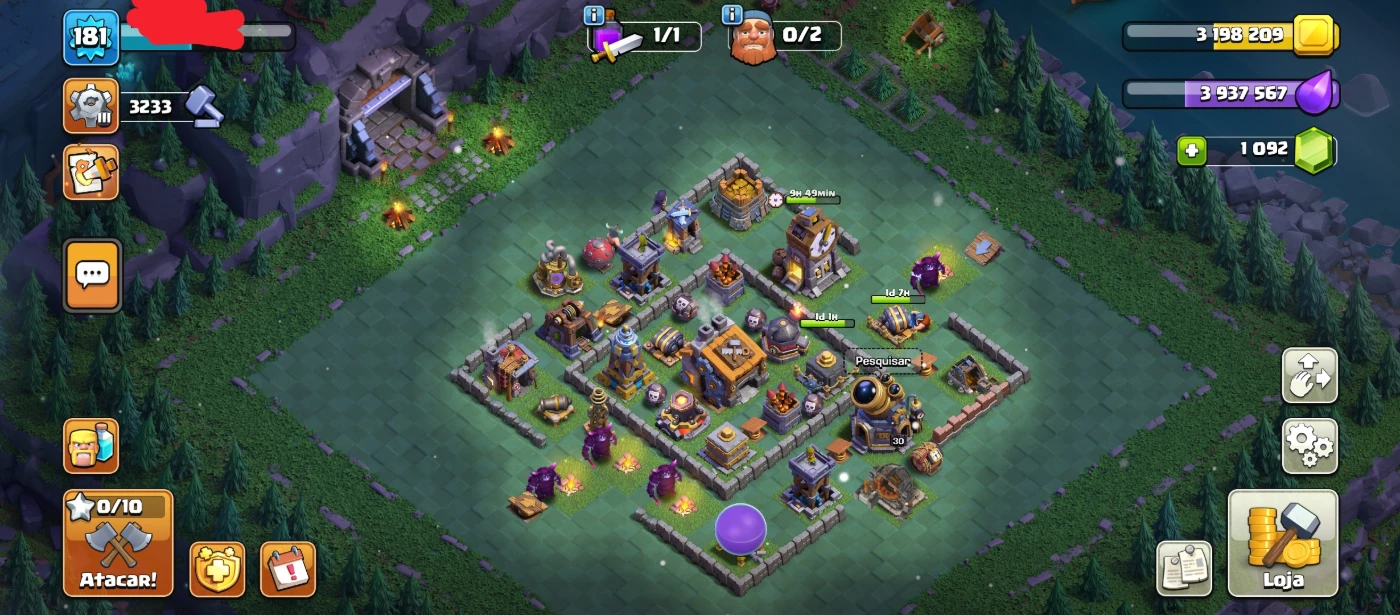Open the events calendar button

tap(288, 569)
